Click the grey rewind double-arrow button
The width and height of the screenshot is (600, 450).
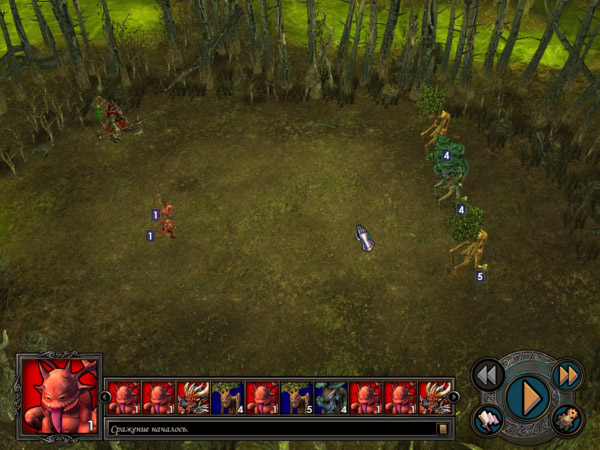(488, 375)
